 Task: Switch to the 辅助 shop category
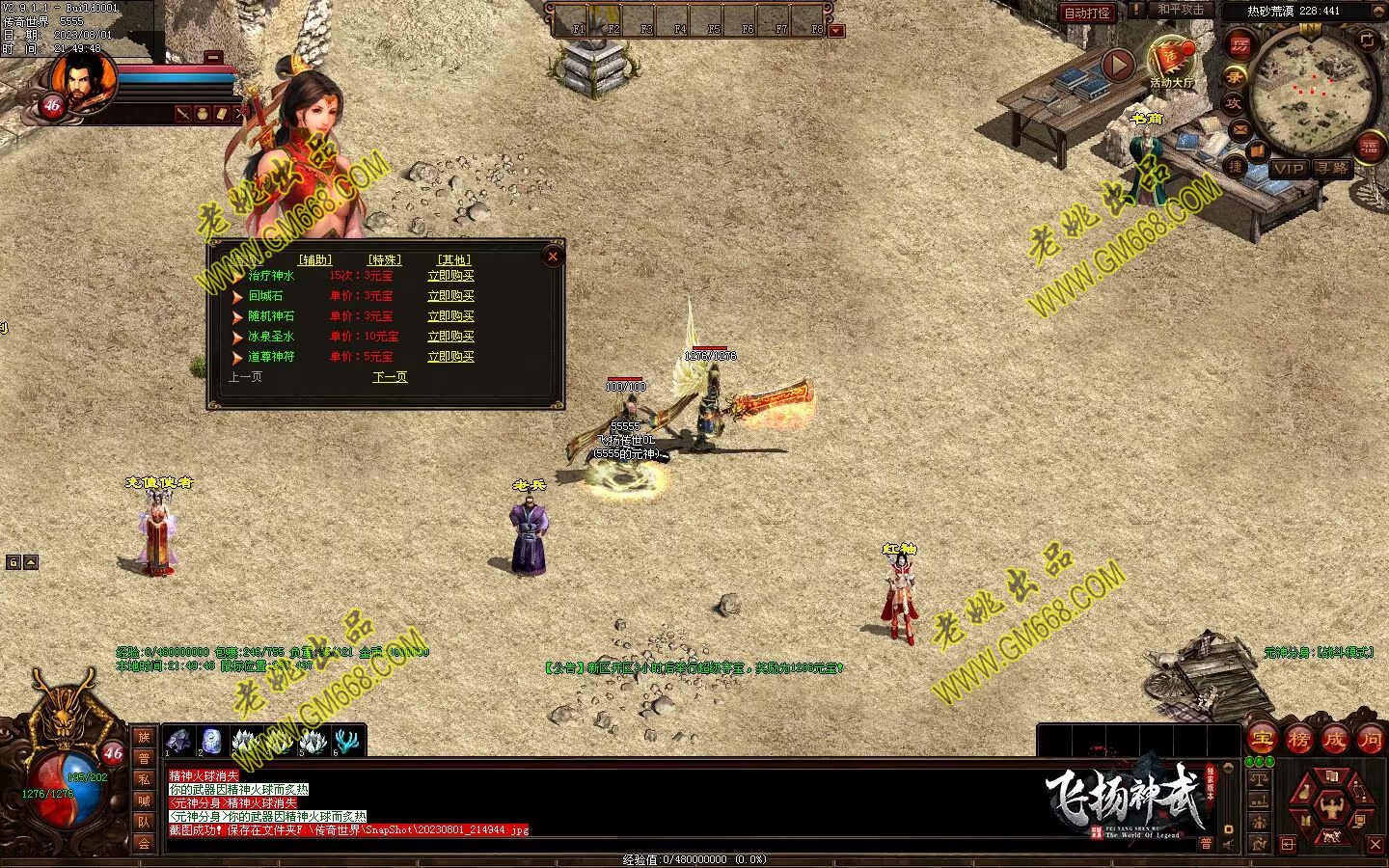pos(314,260)
